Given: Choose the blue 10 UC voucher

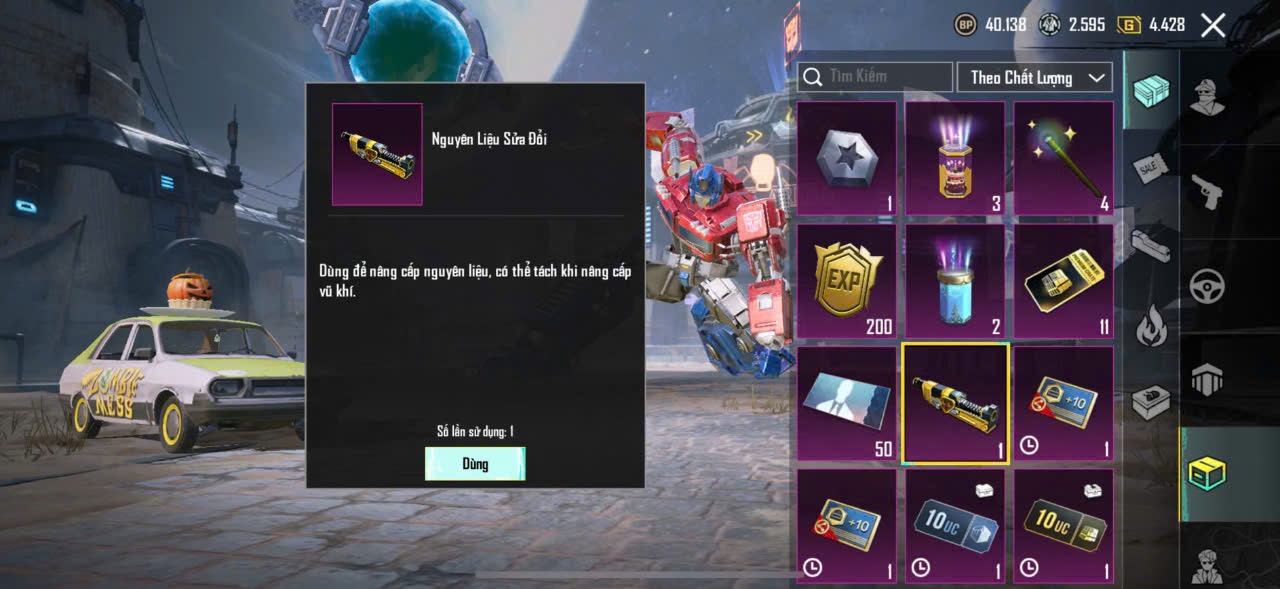Looking at the screenshot, I should pos(955,526).
